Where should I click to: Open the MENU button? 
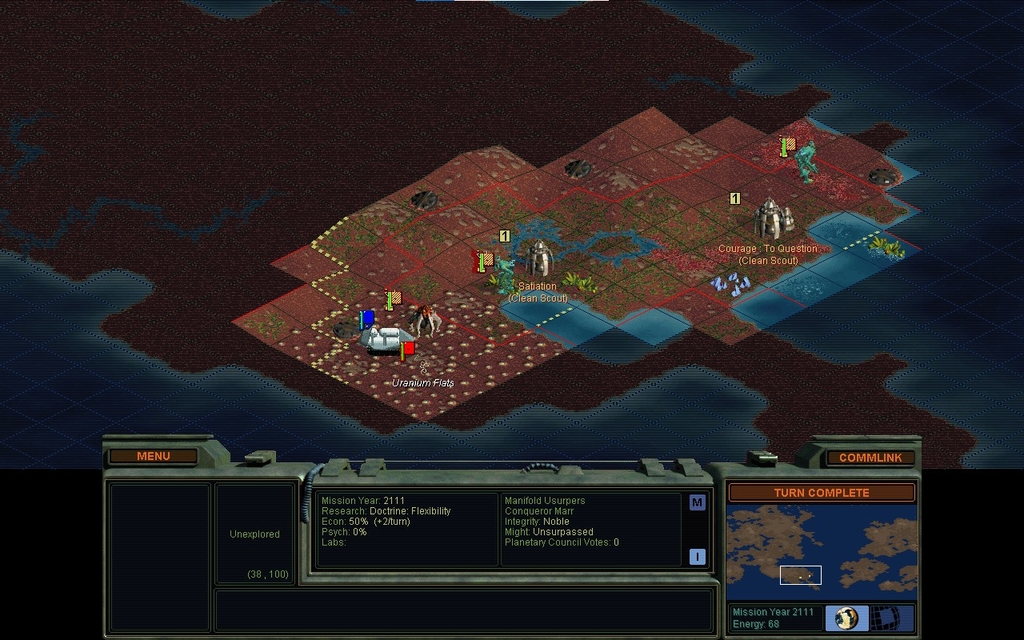point(154,456)
